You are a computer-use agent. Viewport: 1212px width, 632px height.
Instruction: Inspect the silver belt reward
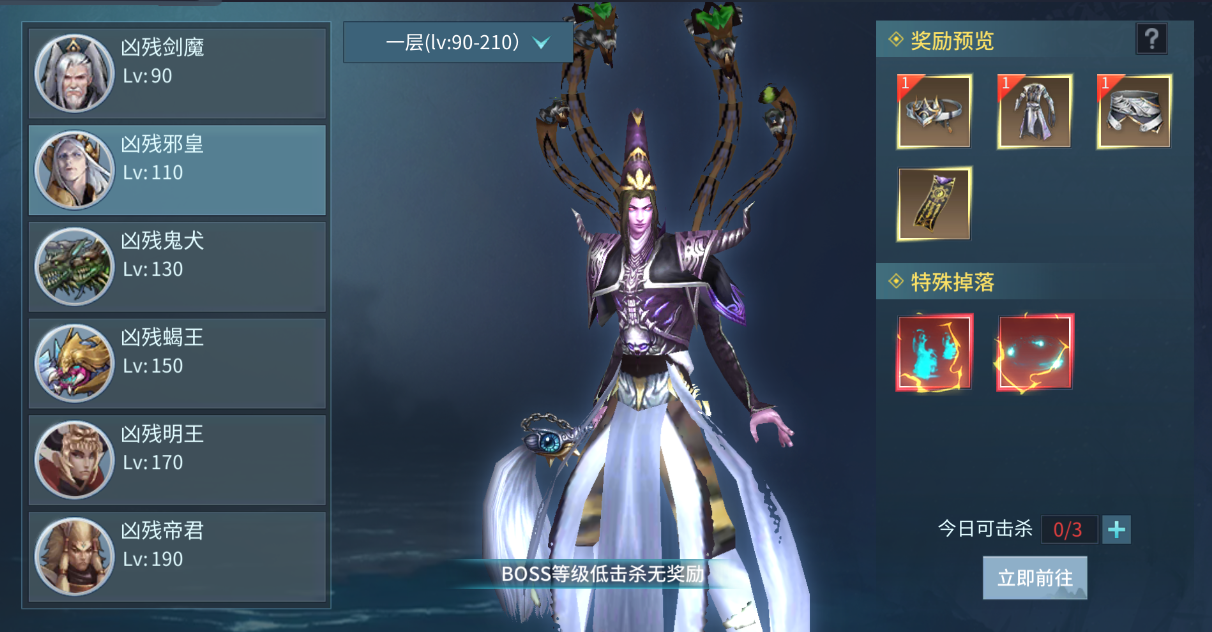[1134, 111]
